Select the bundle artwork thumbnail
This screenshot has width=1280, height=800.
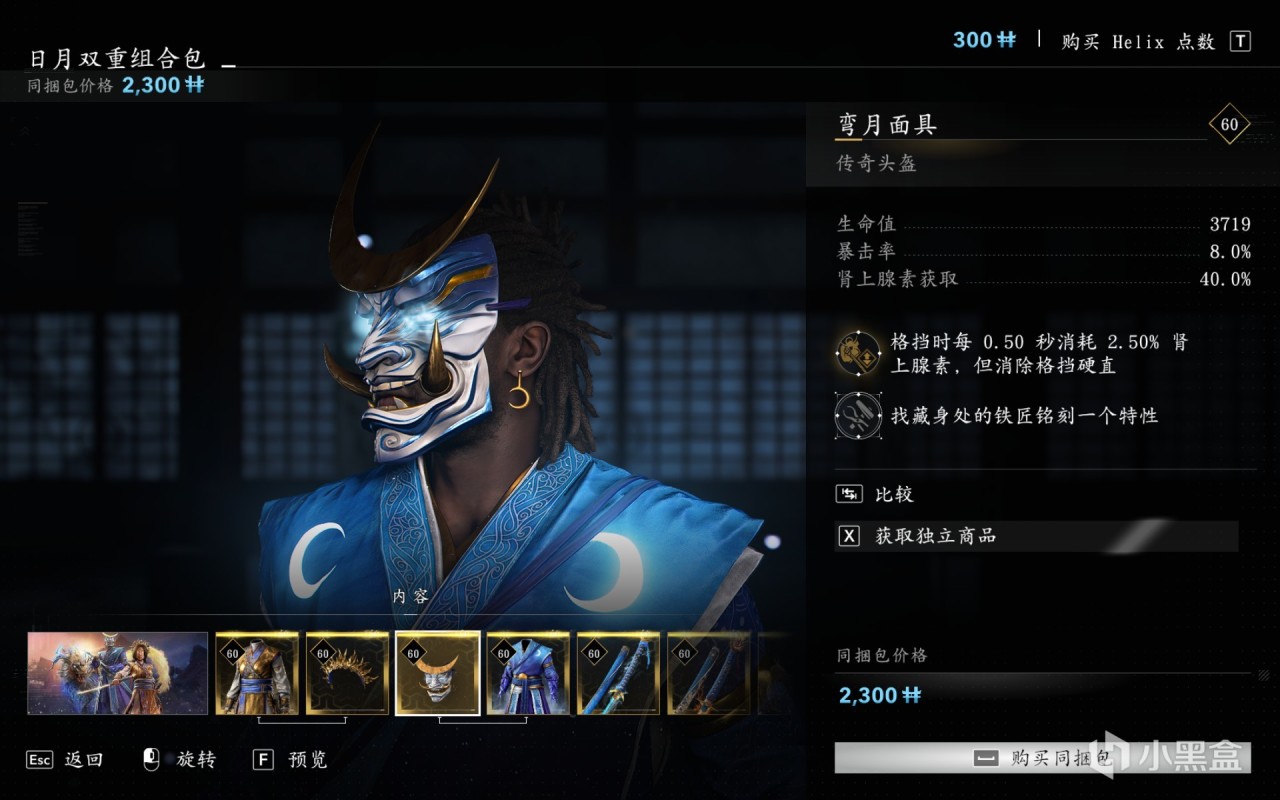pyautogui.click(x=118, y=673)
